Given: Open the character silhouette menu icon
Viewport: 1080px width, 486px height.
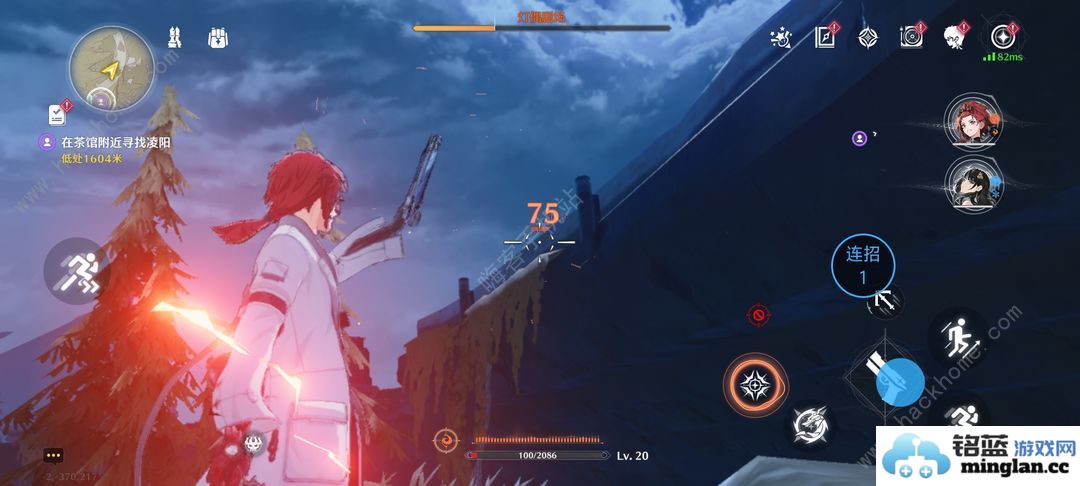Looking at the screenshot, I should (954, 38).
